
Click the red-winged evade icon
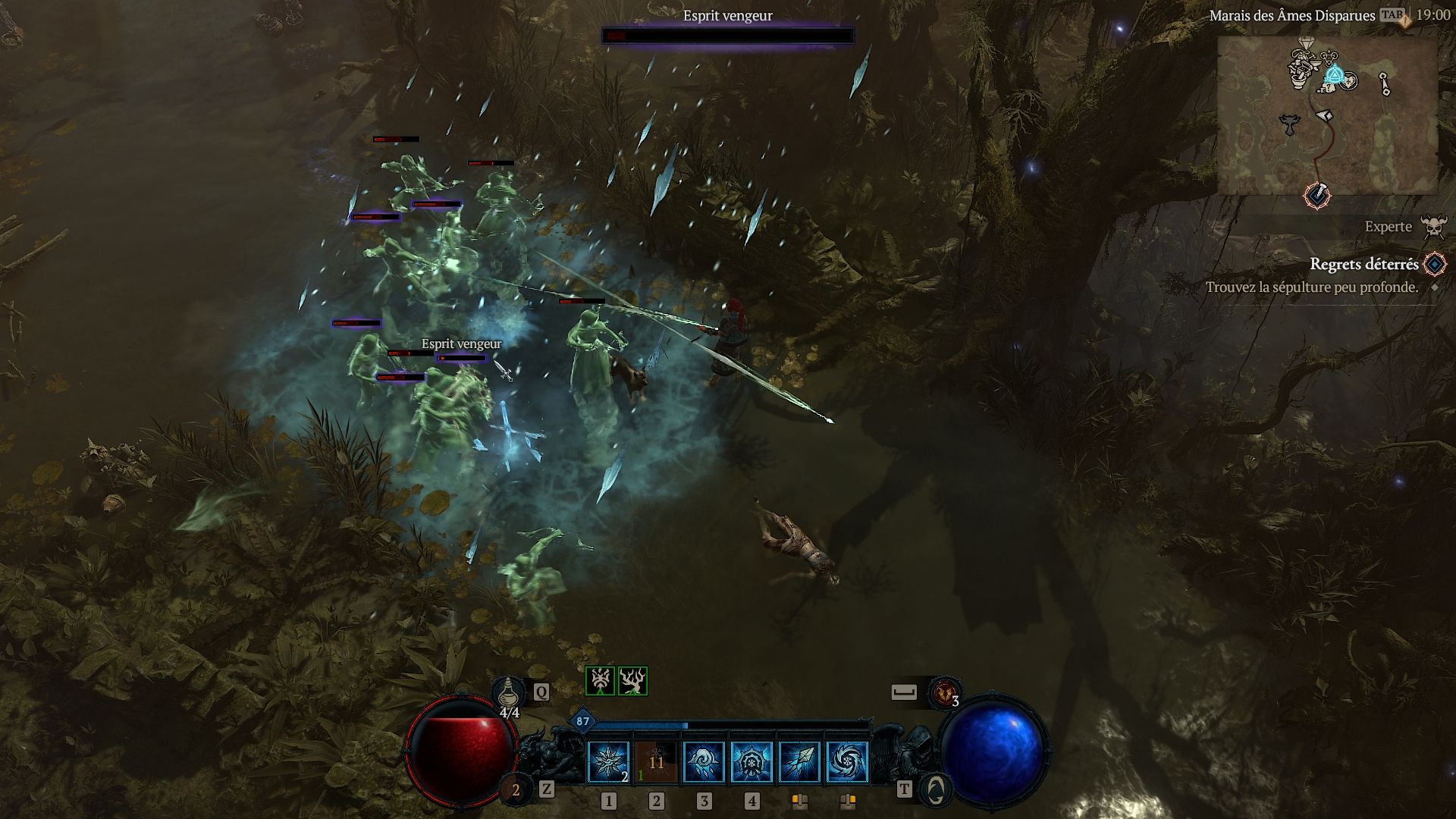tap(945, 692)
